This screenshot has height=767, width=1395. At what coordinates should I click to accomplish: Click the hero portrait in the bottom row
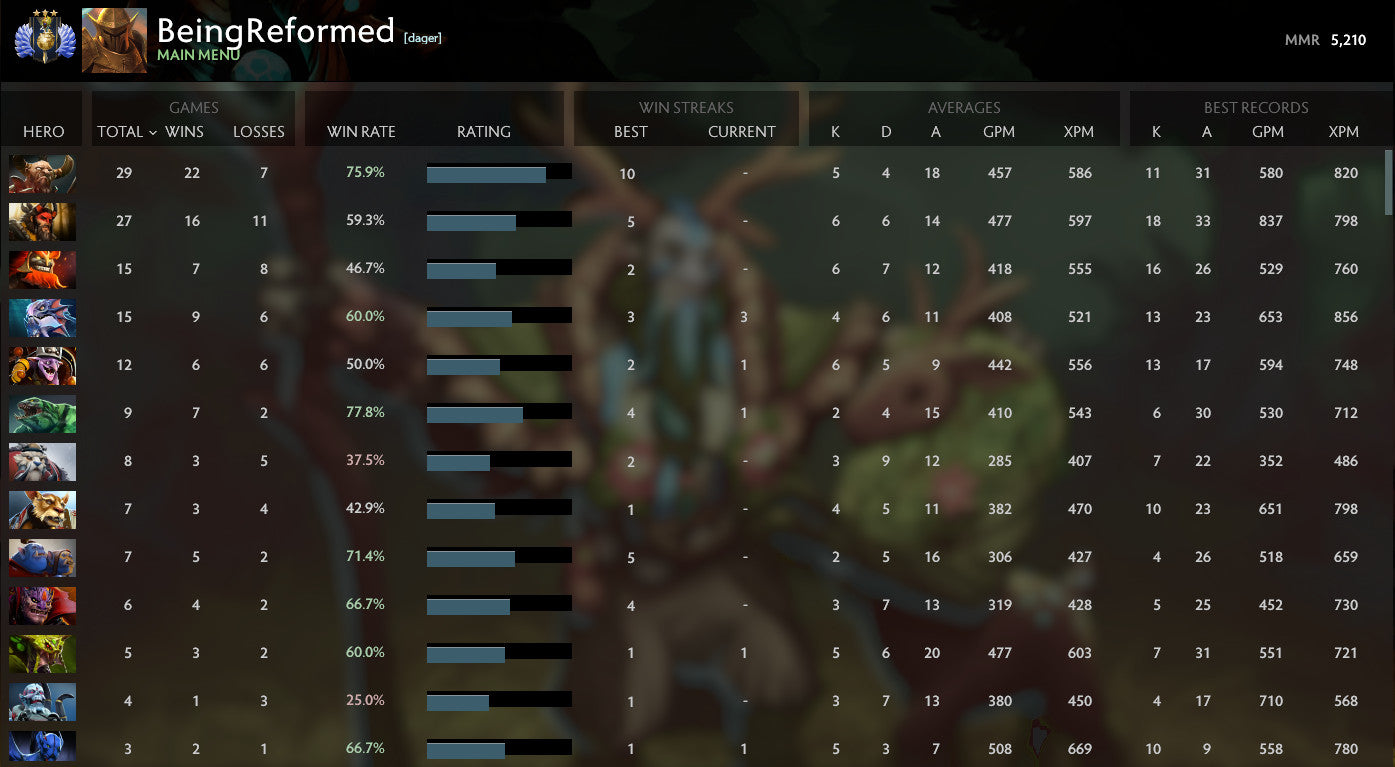pos(42,749)
